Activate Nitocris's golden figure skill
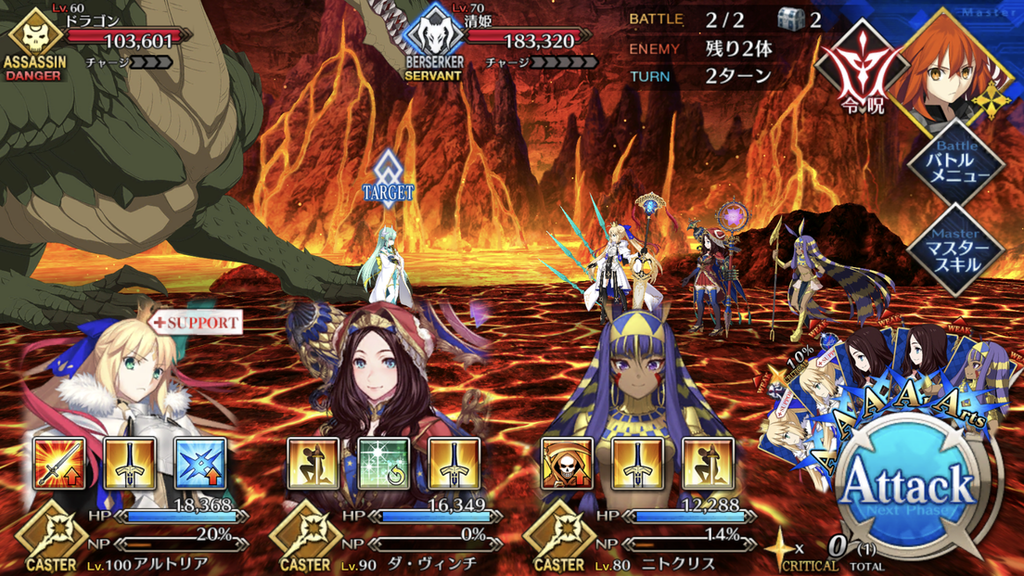This screenshot has height=576, width=1024. pos(708,463)
